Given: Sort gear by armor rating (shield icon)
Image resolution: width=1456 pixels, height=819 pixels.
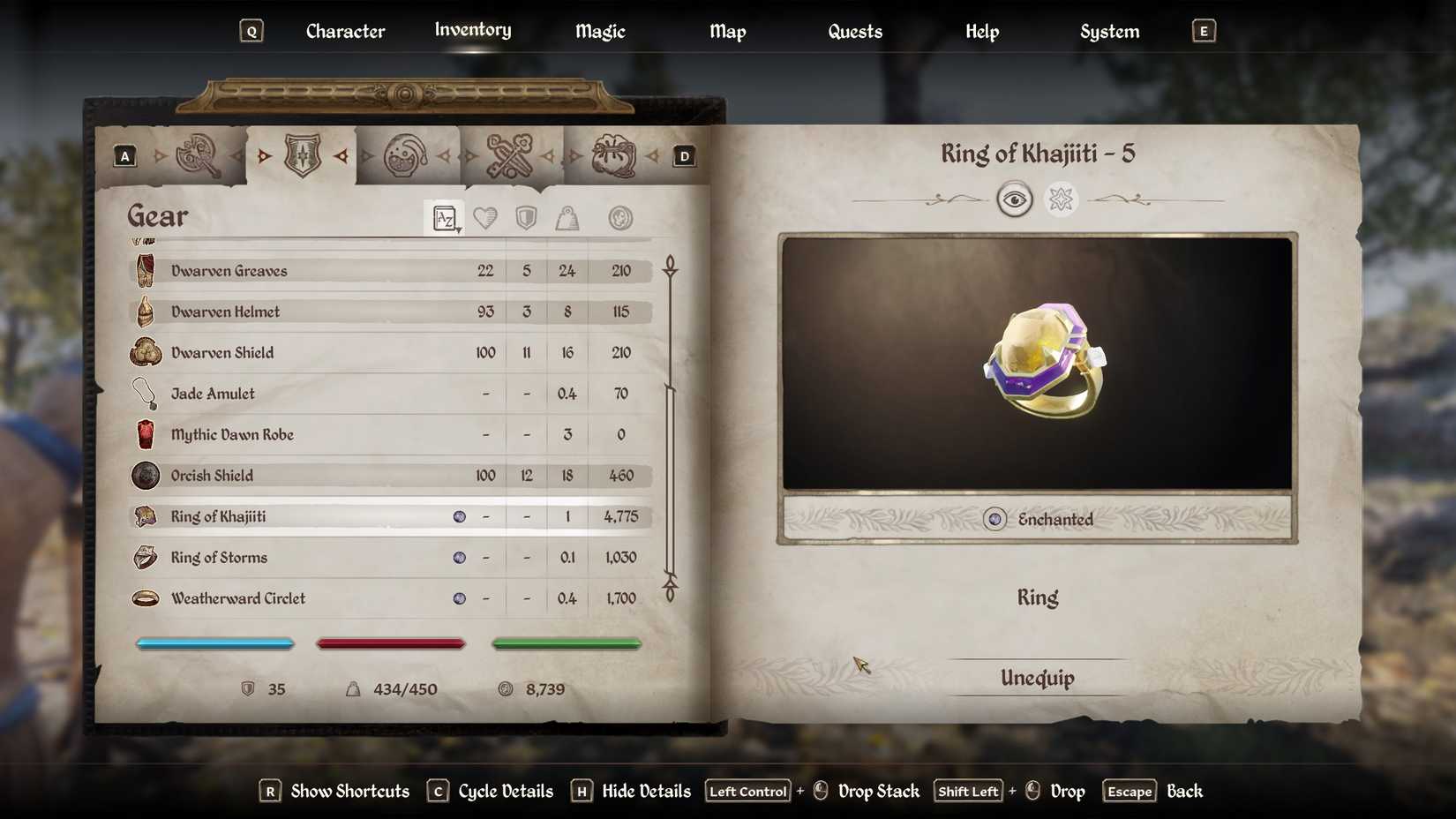Looking at the screenshot, I should [524, 218].
